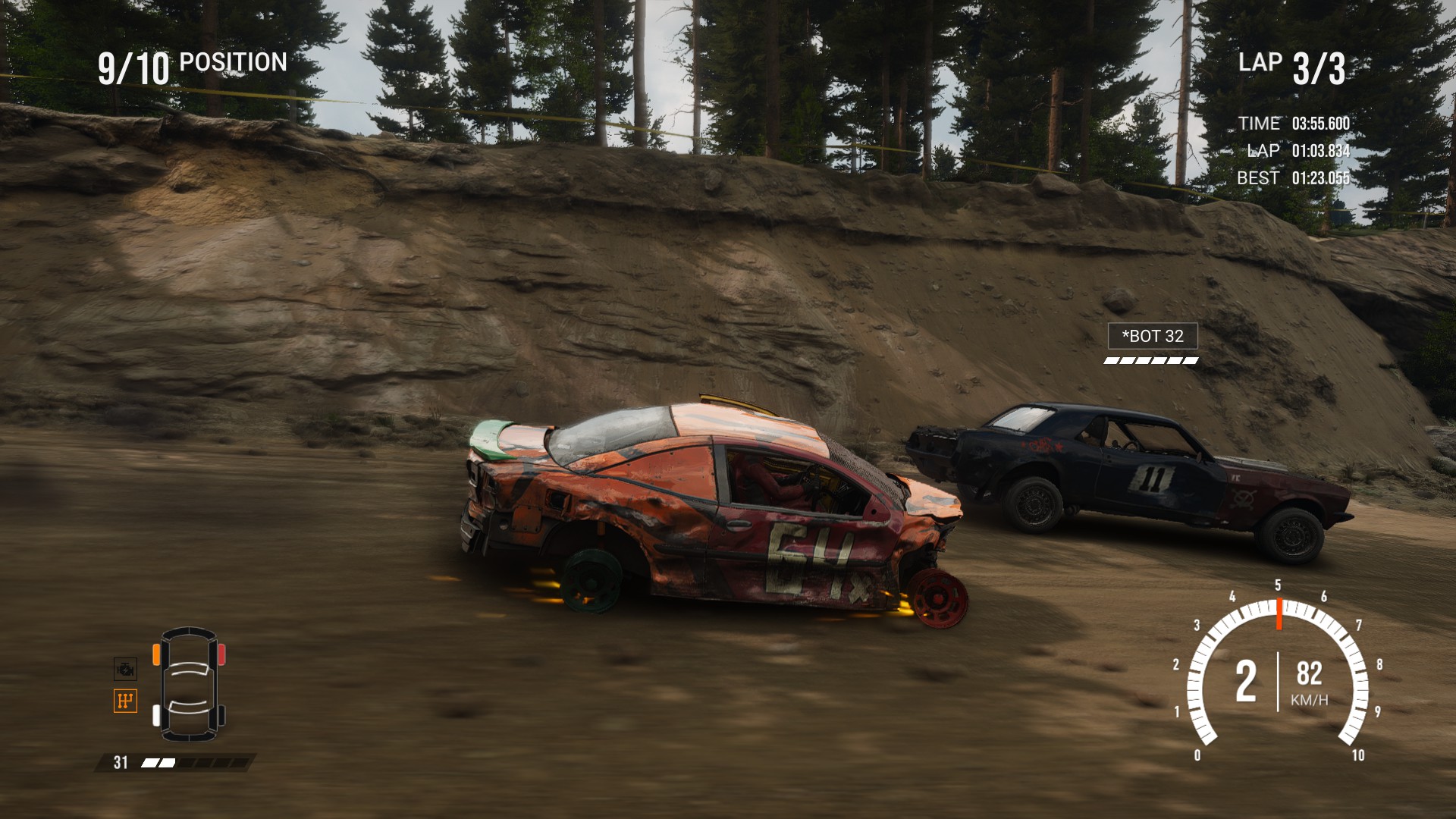Click the tachometer gauge
This screenshot has width=1456, height=819.
coord(1278,672)
